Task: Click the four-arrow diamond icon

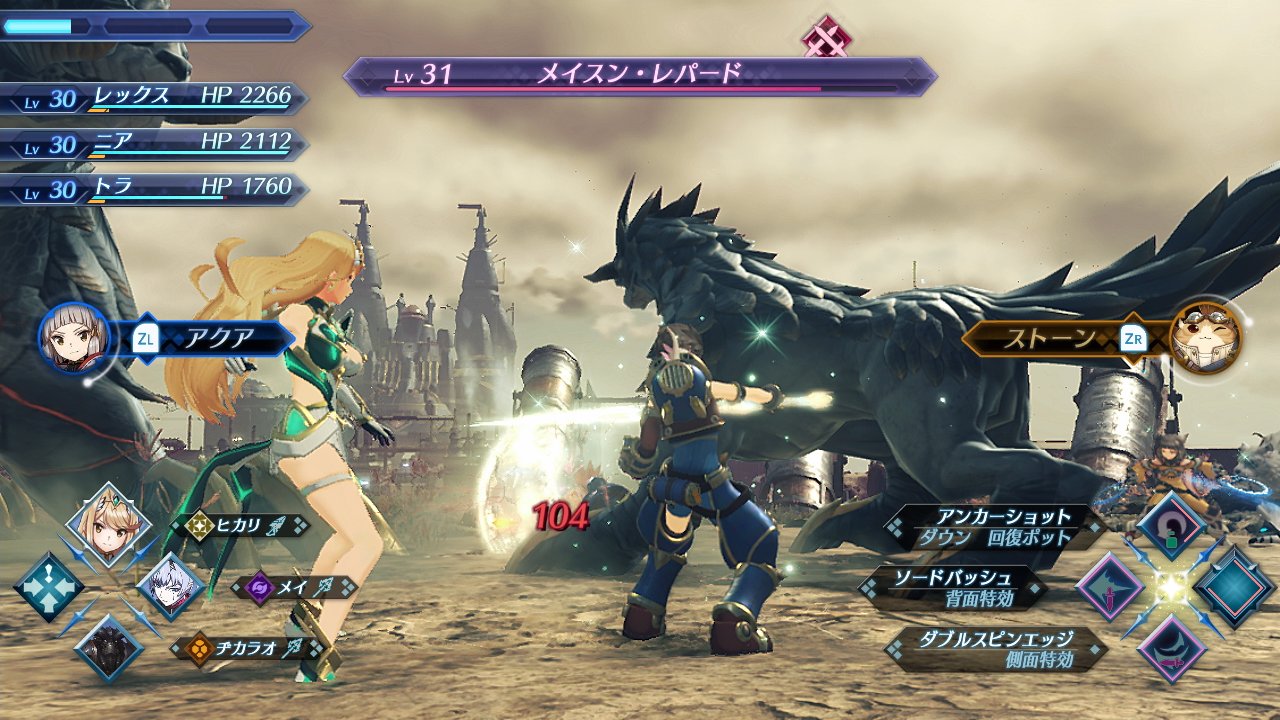Action: [x=47, y=587]
